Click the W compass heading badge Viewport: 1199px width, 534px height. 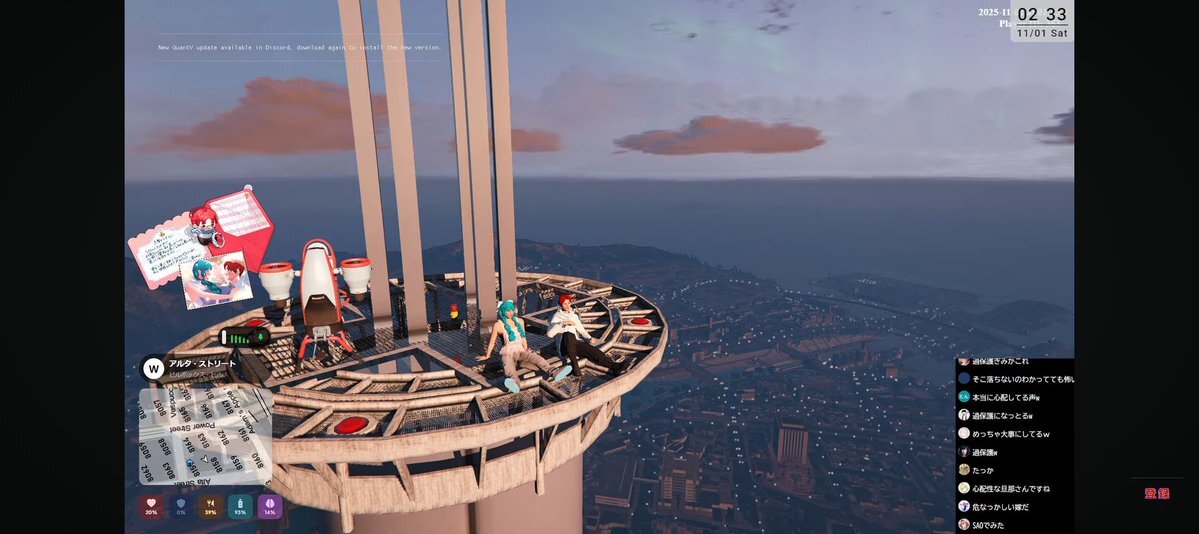pyautogui.click(x=153, y=369)
